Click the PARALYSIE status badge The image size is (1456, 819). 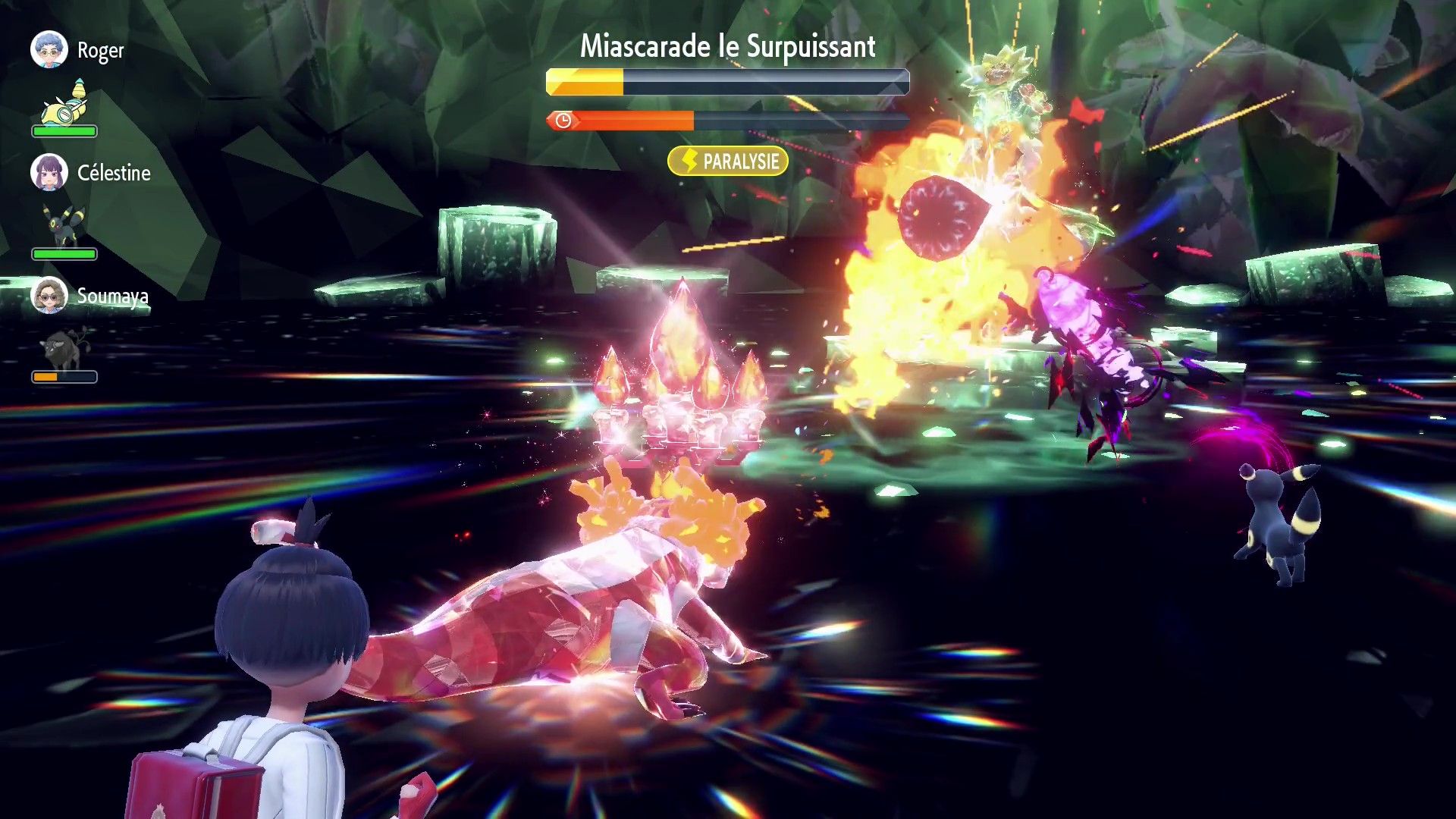[x=727, y=162]
